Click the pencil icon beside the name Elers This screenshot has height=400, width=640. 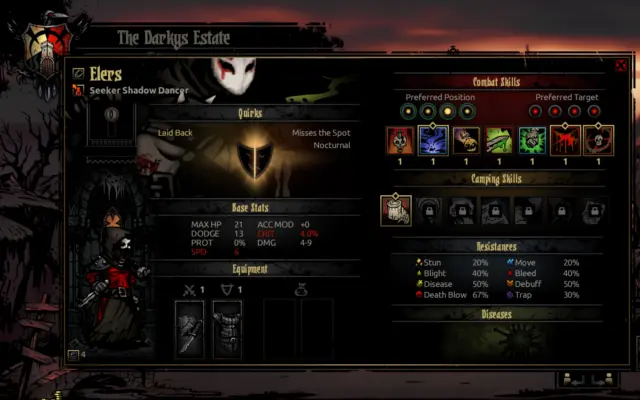(78, 74)
